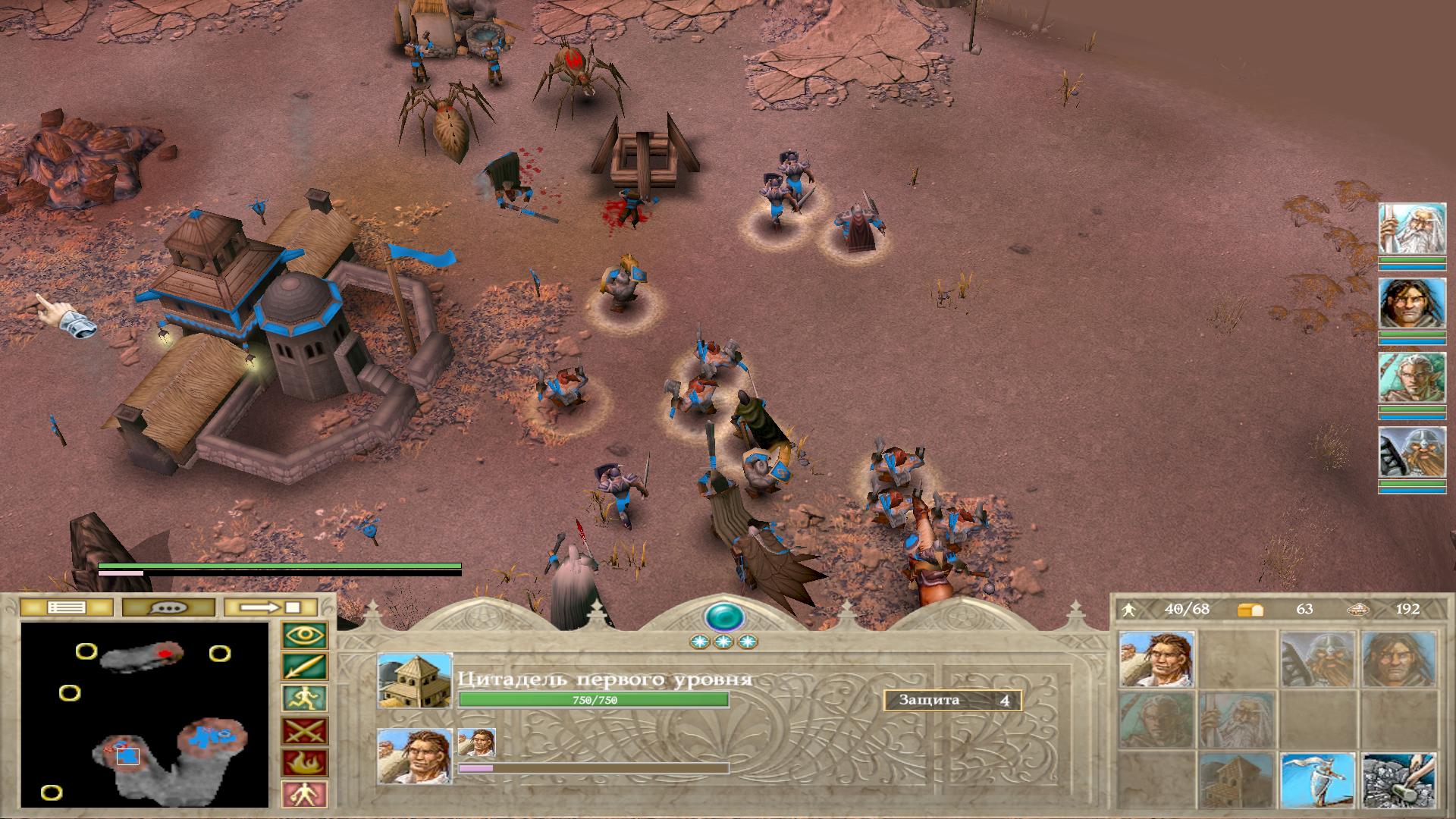The image size is (1456, 819).
Task: Select the dark-haired man hero on right edge
Action: pyautogui.click(x=1412, y=305)
